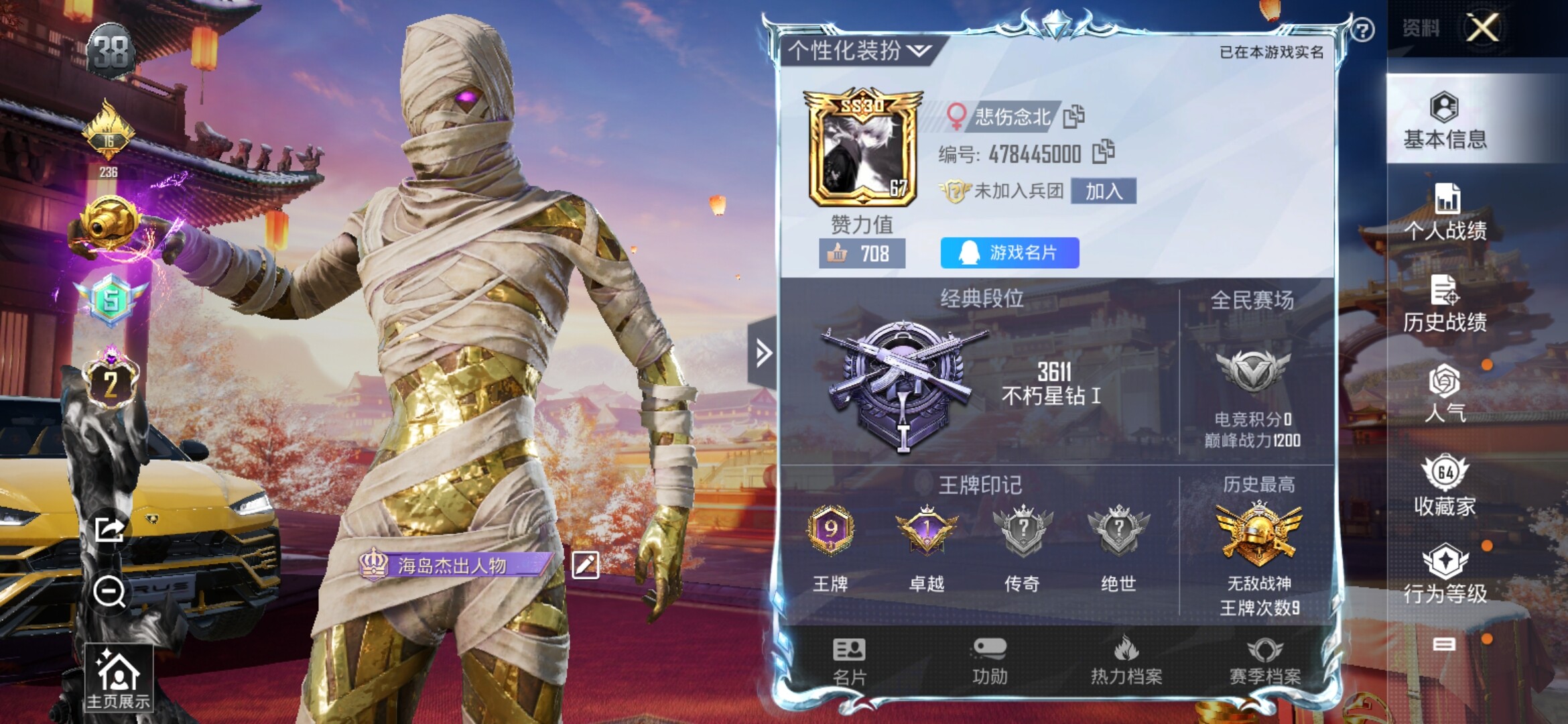Open the 名片 tab at the bottom

point(849,662)
